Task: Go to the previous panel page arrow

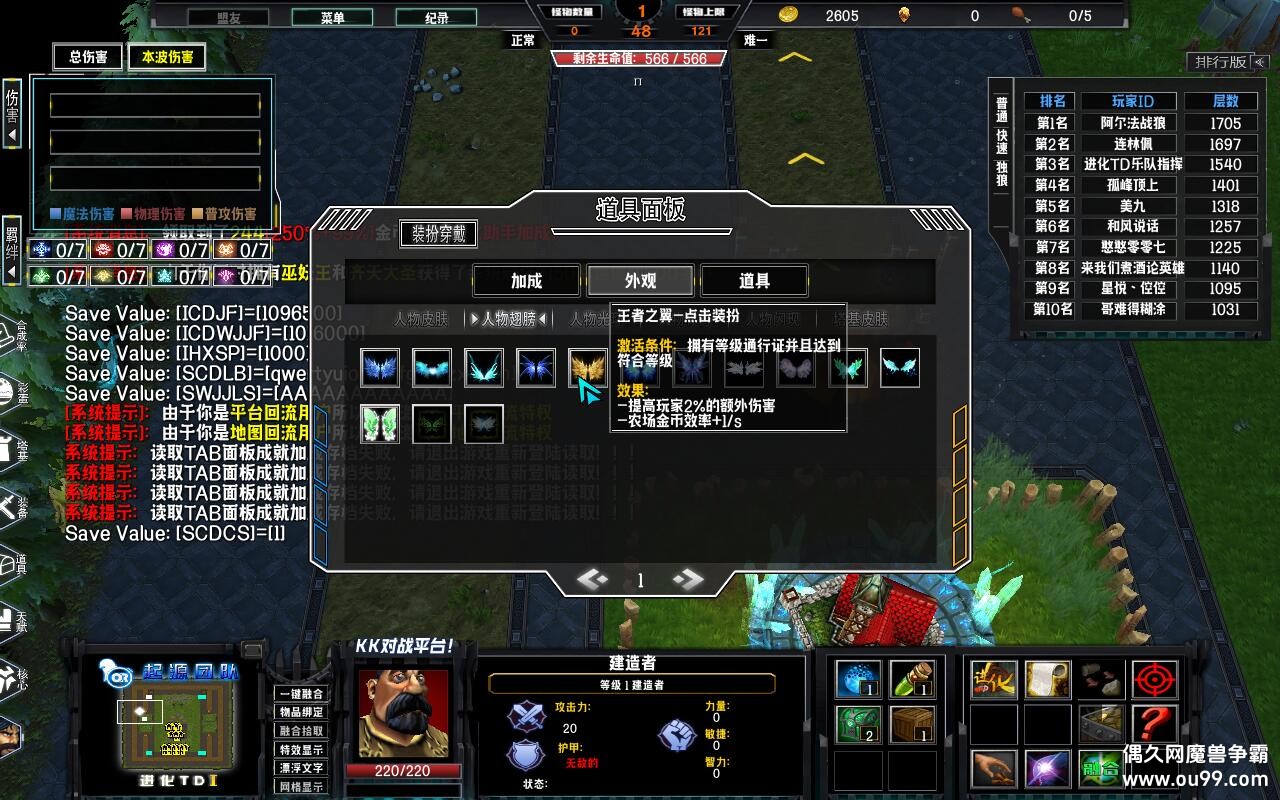Action: (593, 579)
